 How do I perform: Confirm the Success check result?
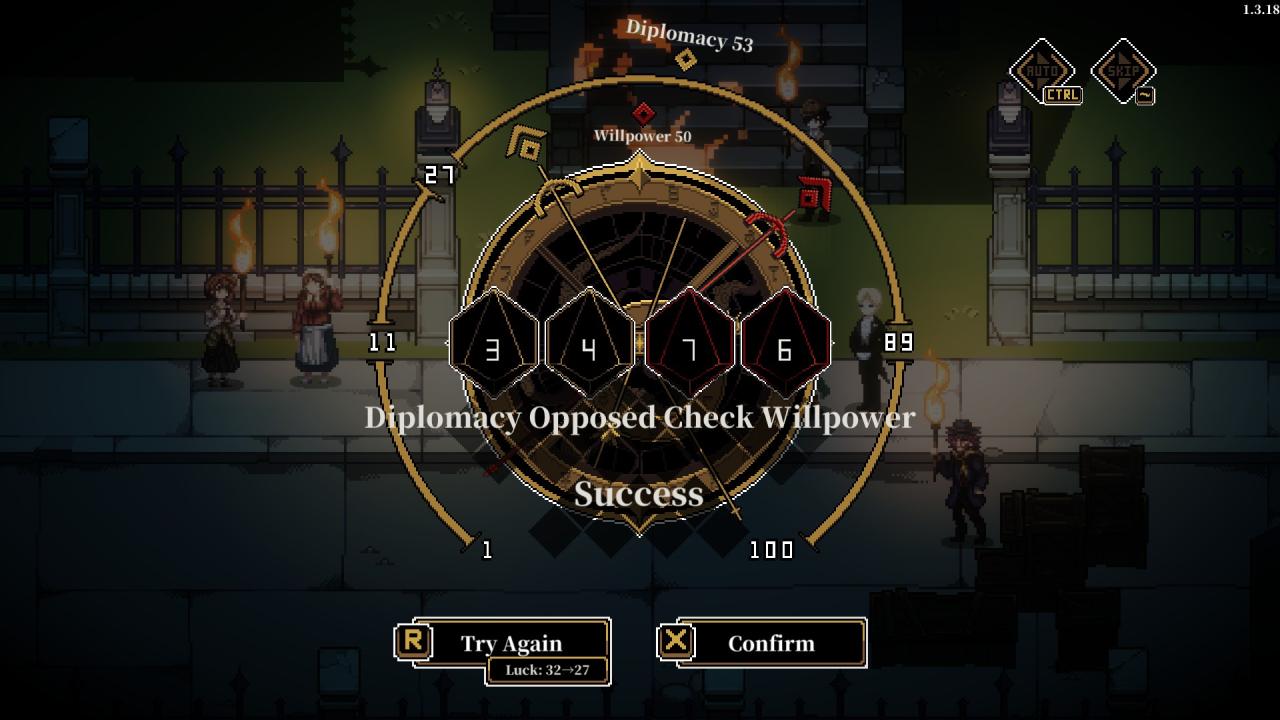pyautogui.click(x=770, y=643)
